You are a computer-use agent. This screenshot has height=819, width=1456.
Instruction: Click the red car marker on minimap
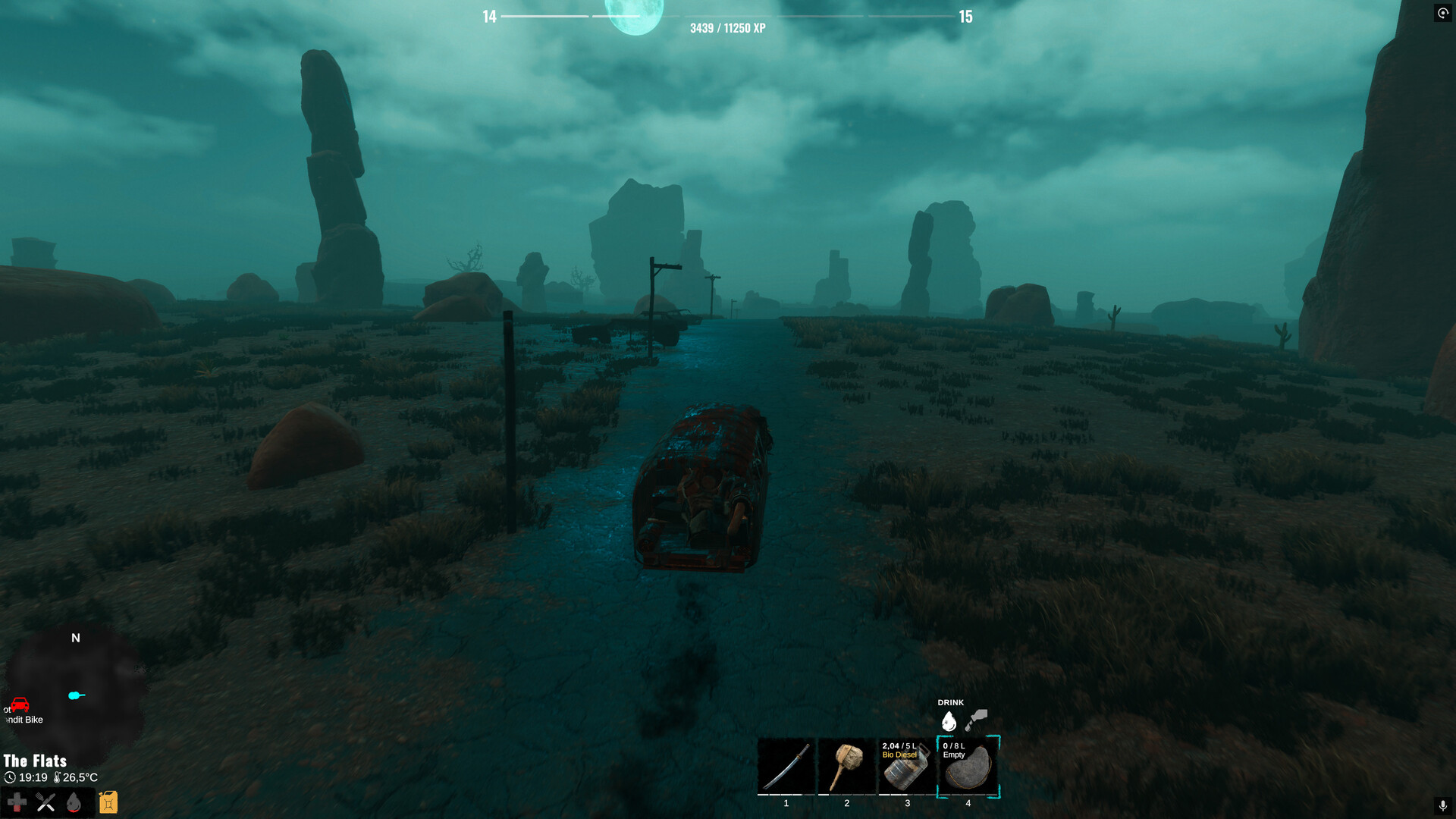click(20, 705)
